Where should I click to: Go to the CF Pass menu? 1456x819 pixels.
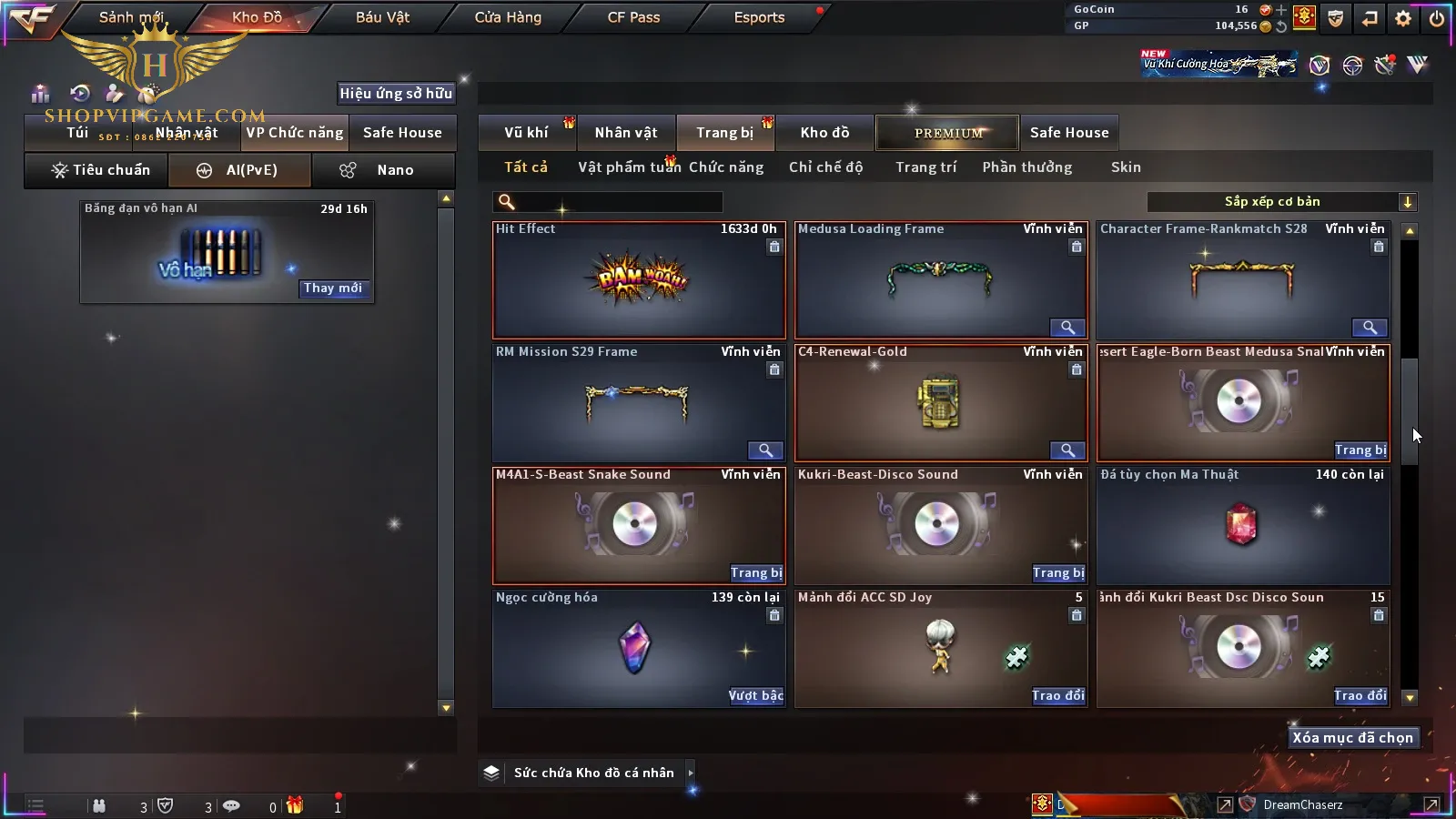(633, 17)
